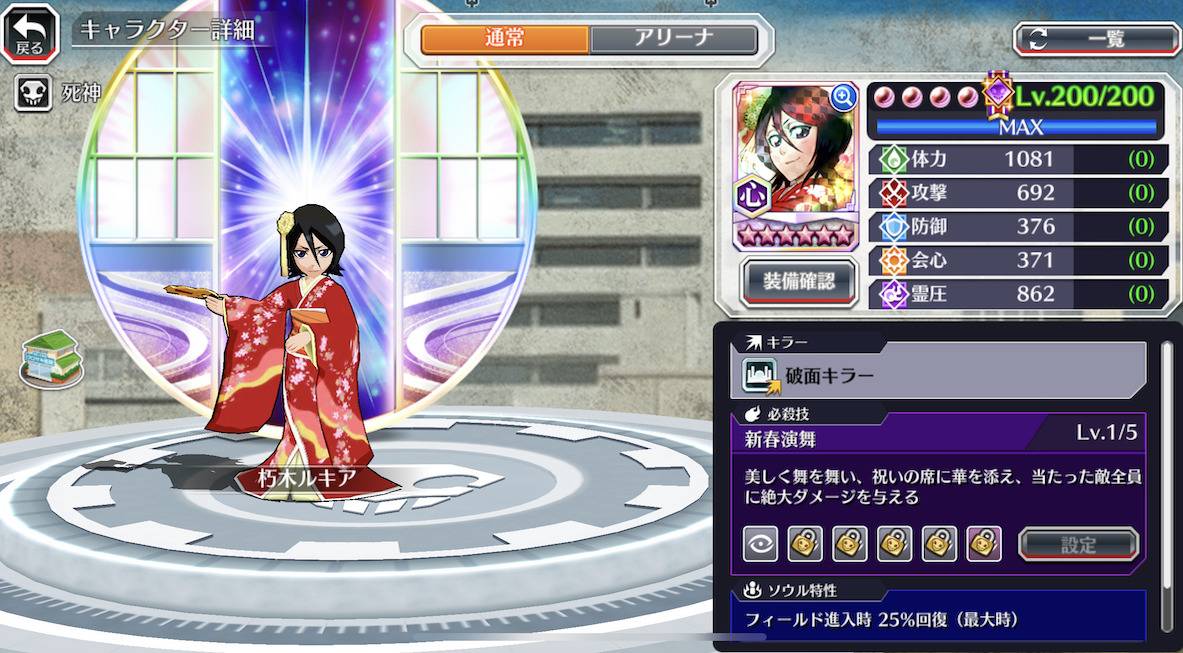Select the 破面キラー killer entry

940,375
